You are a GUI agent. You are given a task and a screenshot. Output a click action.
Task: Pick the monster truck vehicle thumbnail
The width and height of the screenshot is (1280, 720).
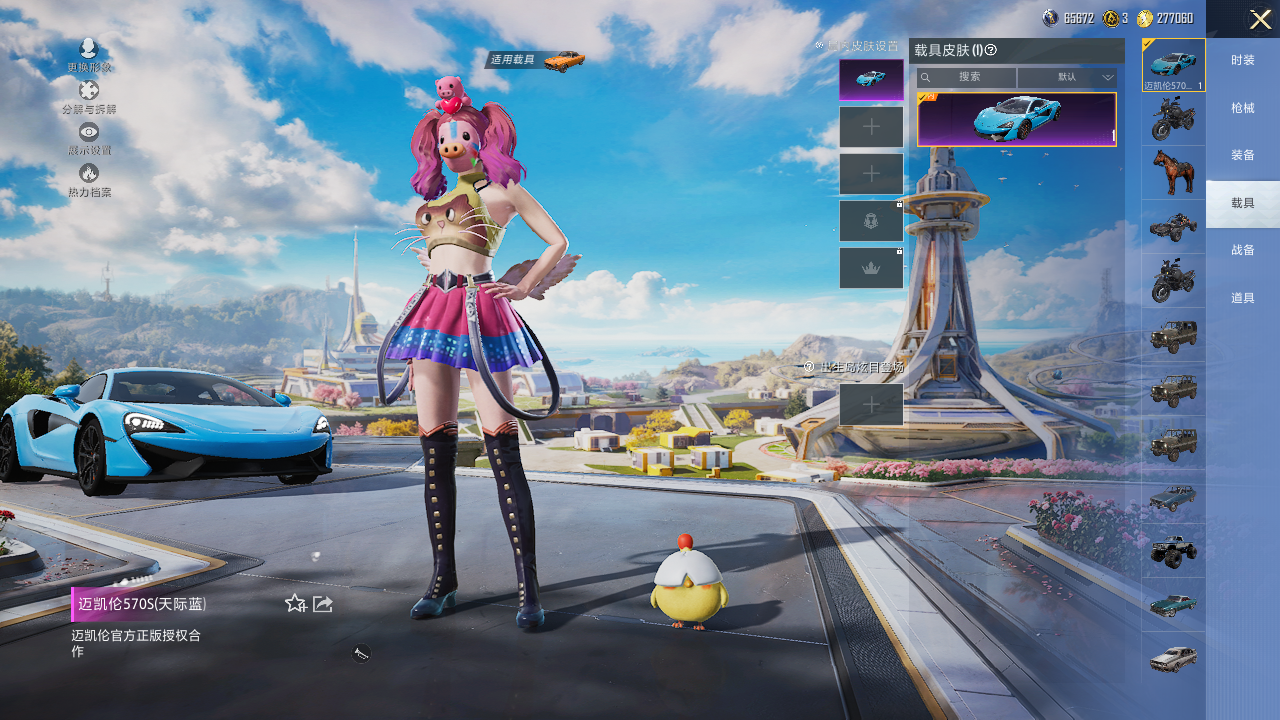[x=1173, y=550]
